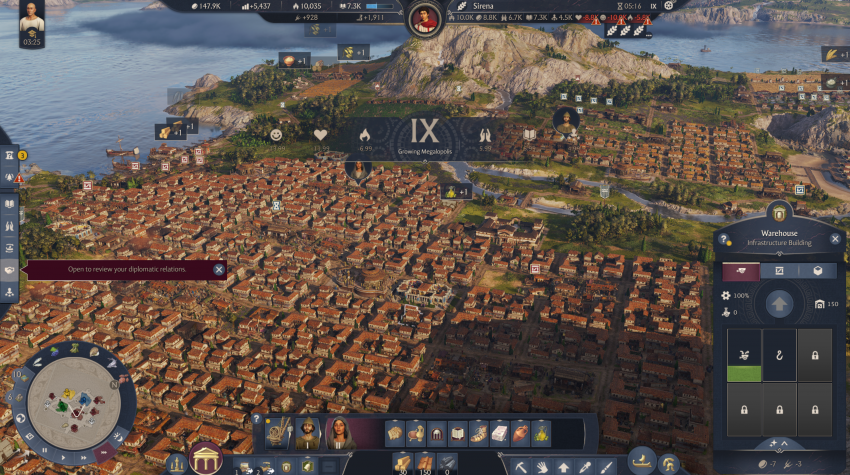Close the Warehouse building panel
The height and width of the screenshot is (475, 850).
tap(834, 241)
